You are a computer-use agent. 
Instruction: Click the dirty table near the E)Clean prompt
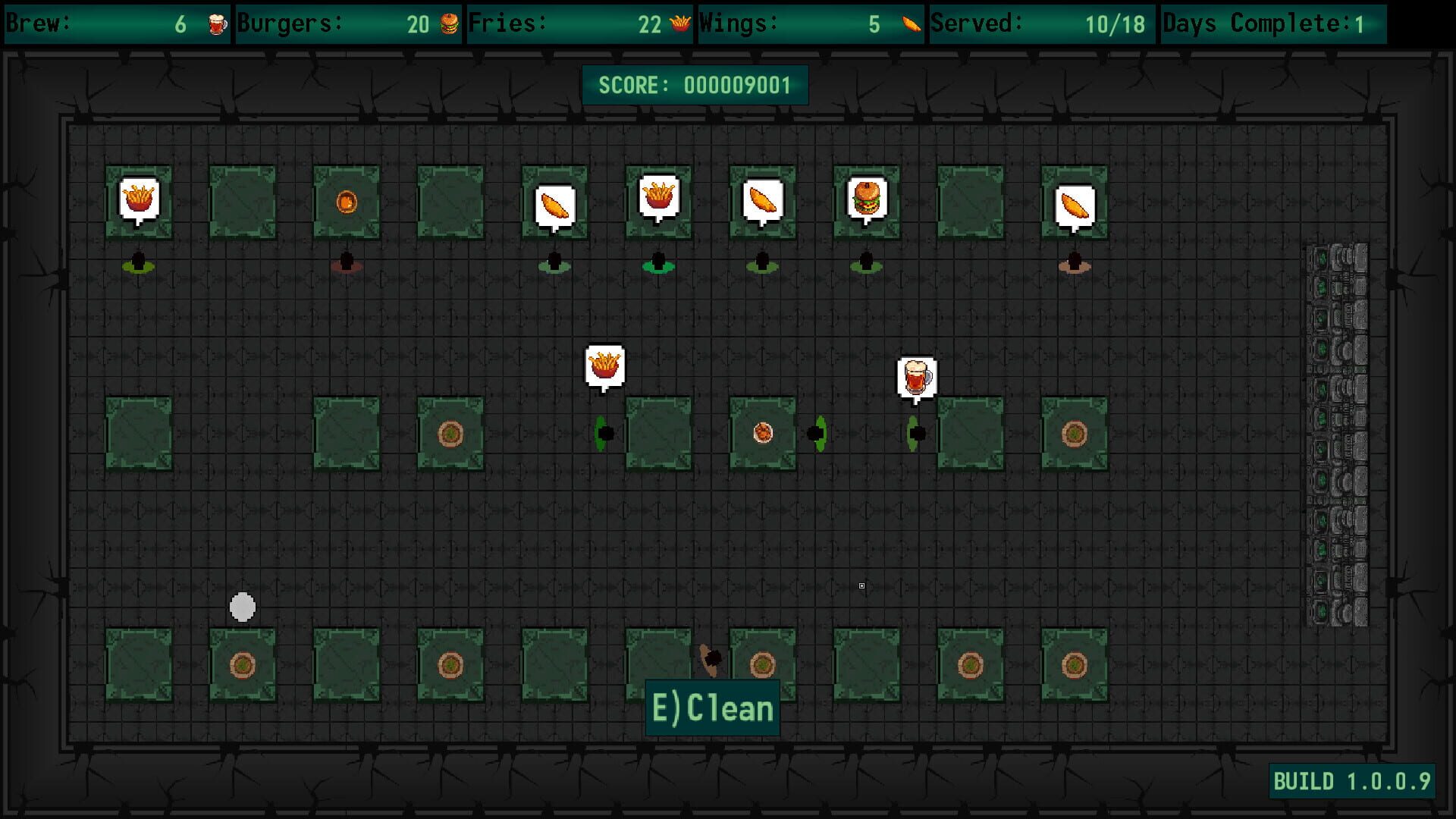[x=761, y=664]
